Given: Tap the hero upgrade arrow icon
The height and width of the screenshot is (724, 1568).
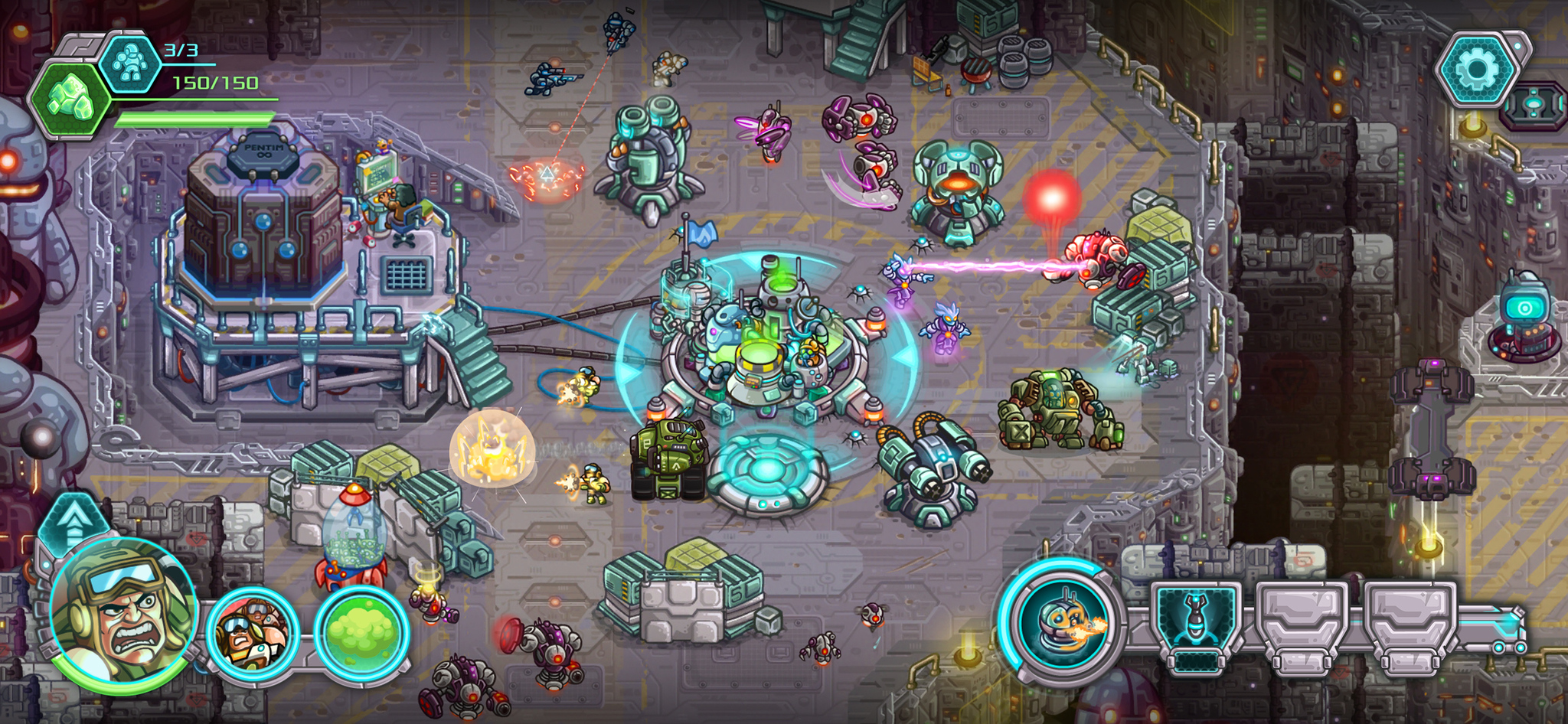Looking at the screenshot, I should 74,523.
